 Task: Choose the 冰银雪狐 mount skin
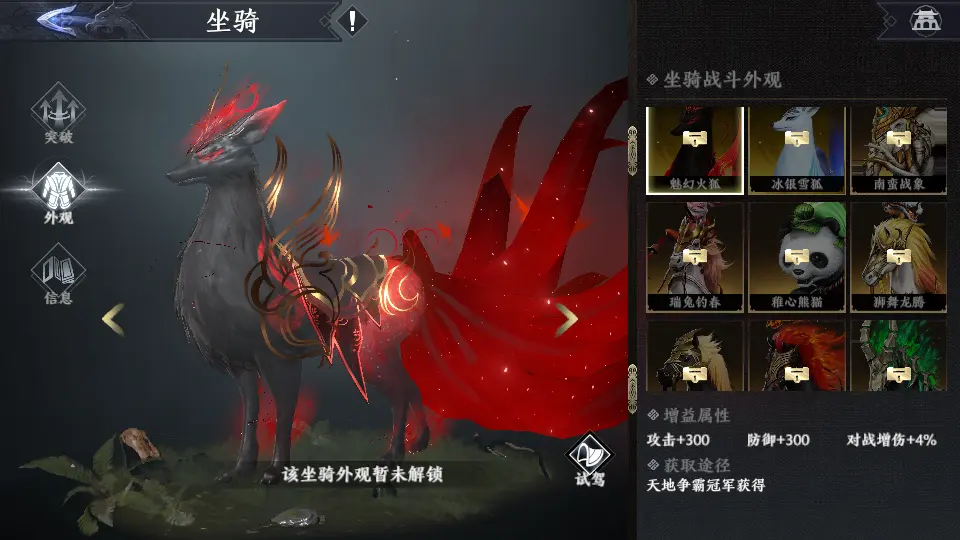click(797, 150)
